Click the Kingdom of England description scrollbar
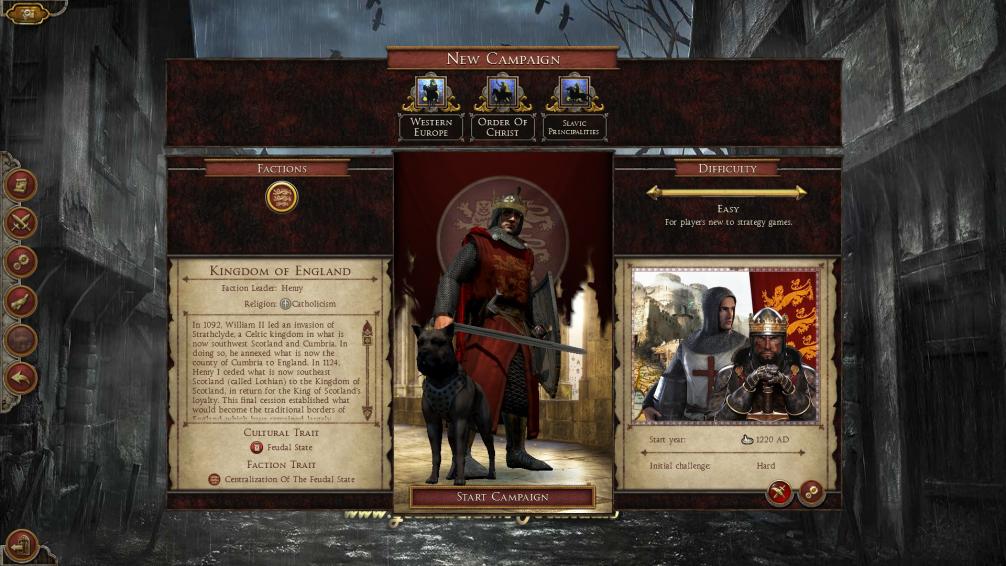1006x566 pixels. [x=367, y=370]
